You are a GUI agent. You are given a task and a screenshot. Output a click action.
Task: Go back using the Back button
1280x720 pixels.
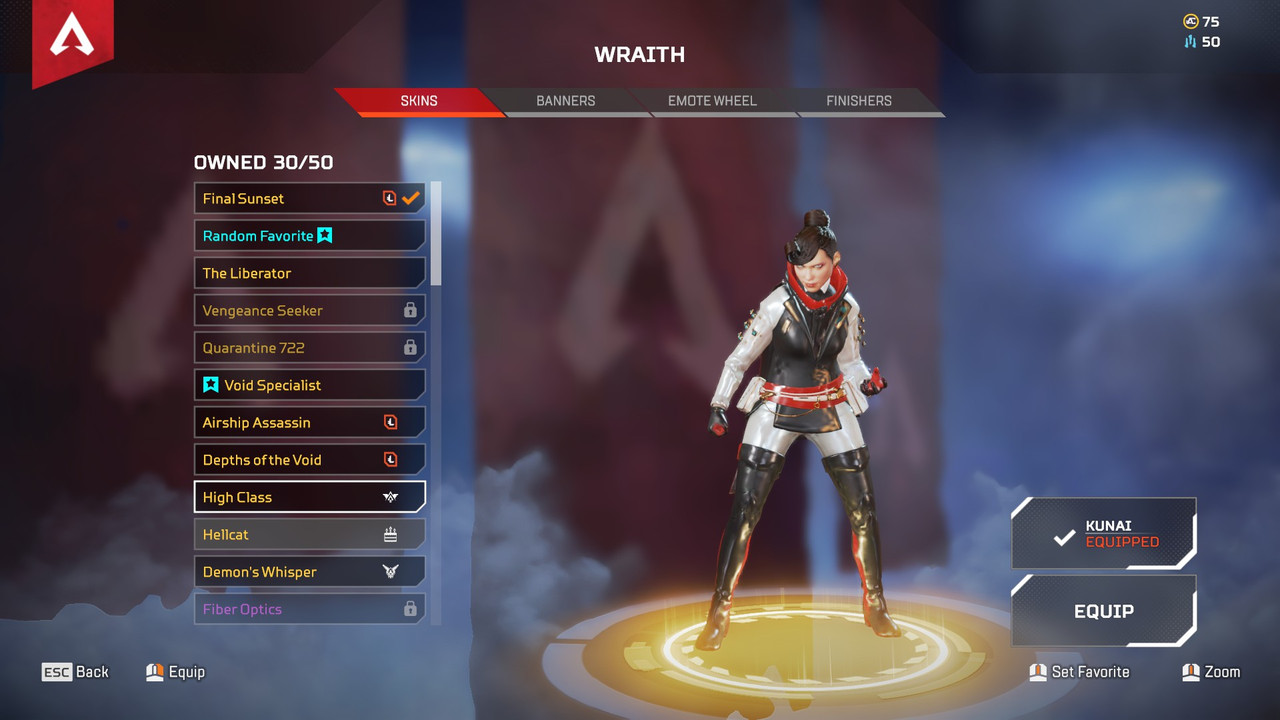pos(75,672)
